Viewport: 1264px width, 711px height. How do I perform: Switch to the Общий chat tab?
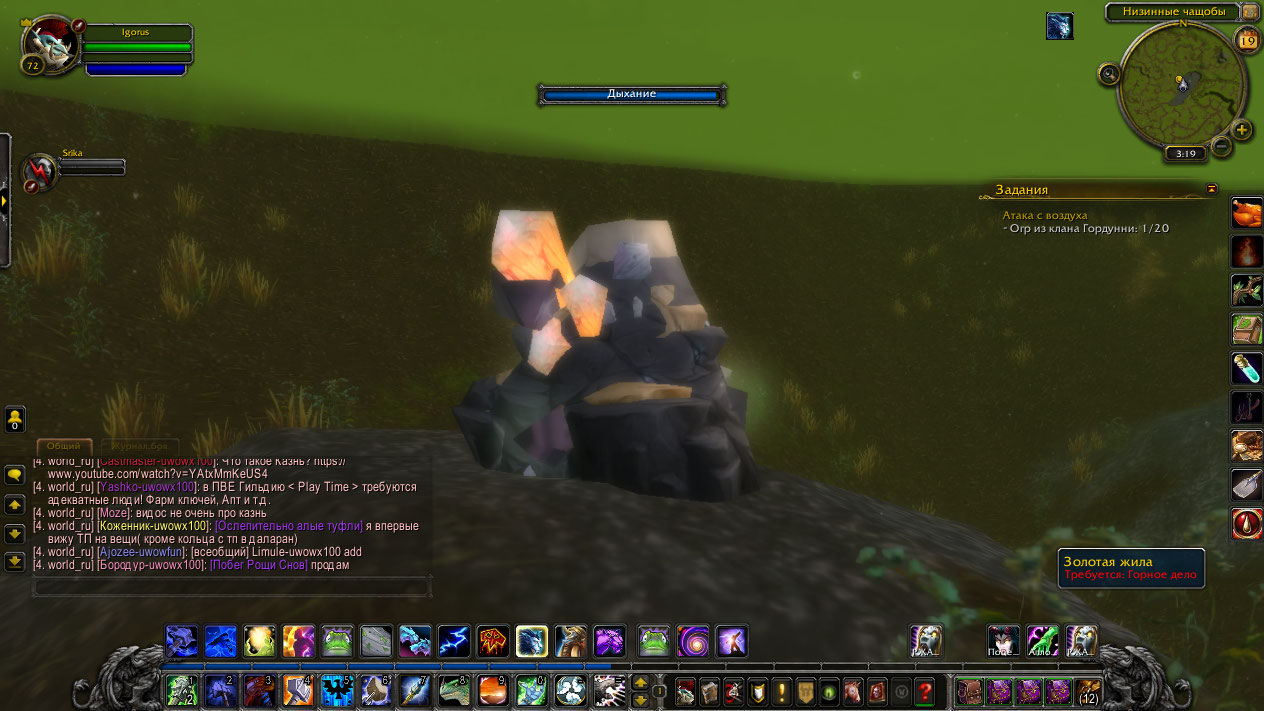tap(64, 446)
